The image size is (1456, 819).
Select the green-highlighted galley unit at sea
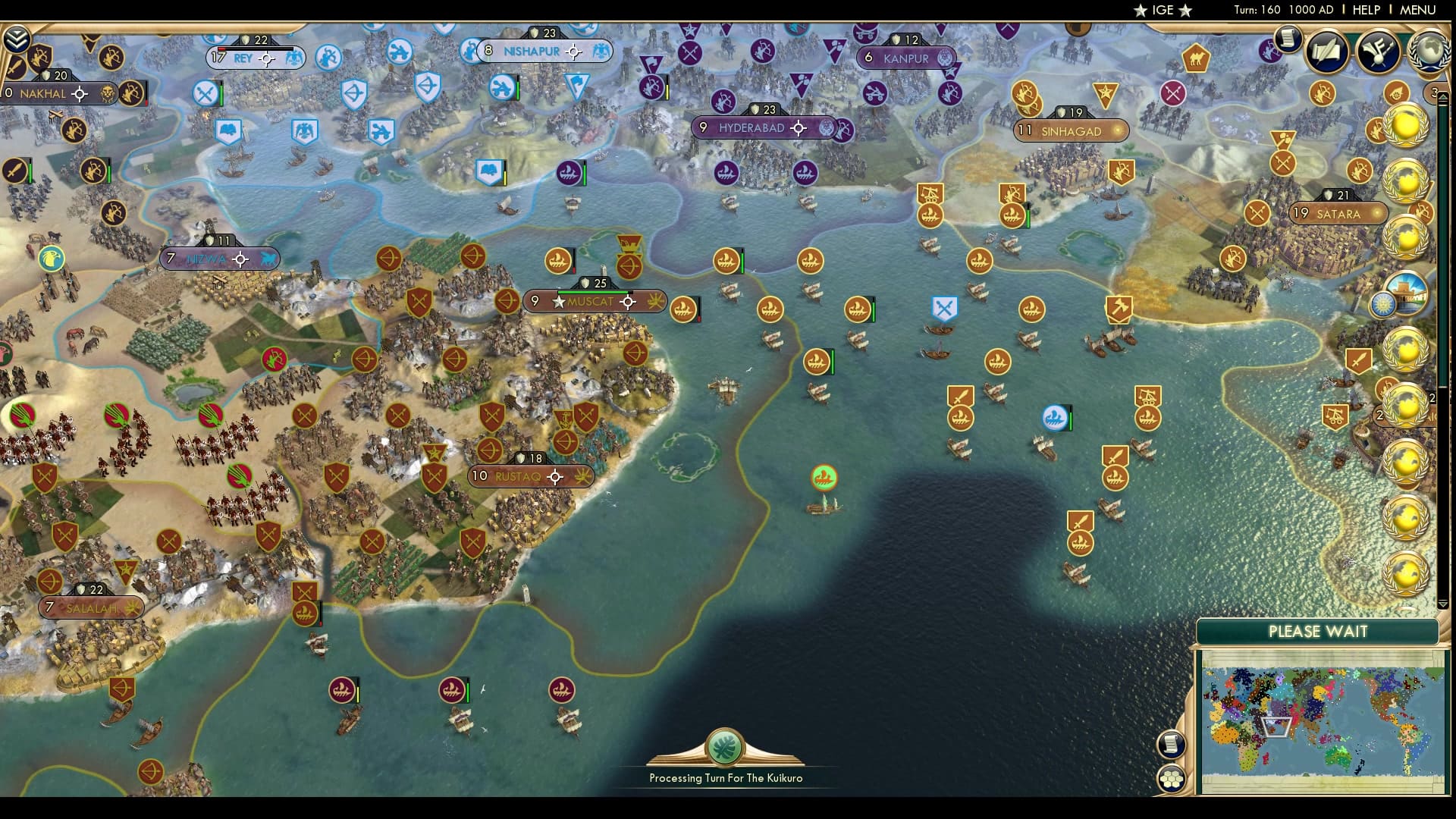(x=823, y=479)
